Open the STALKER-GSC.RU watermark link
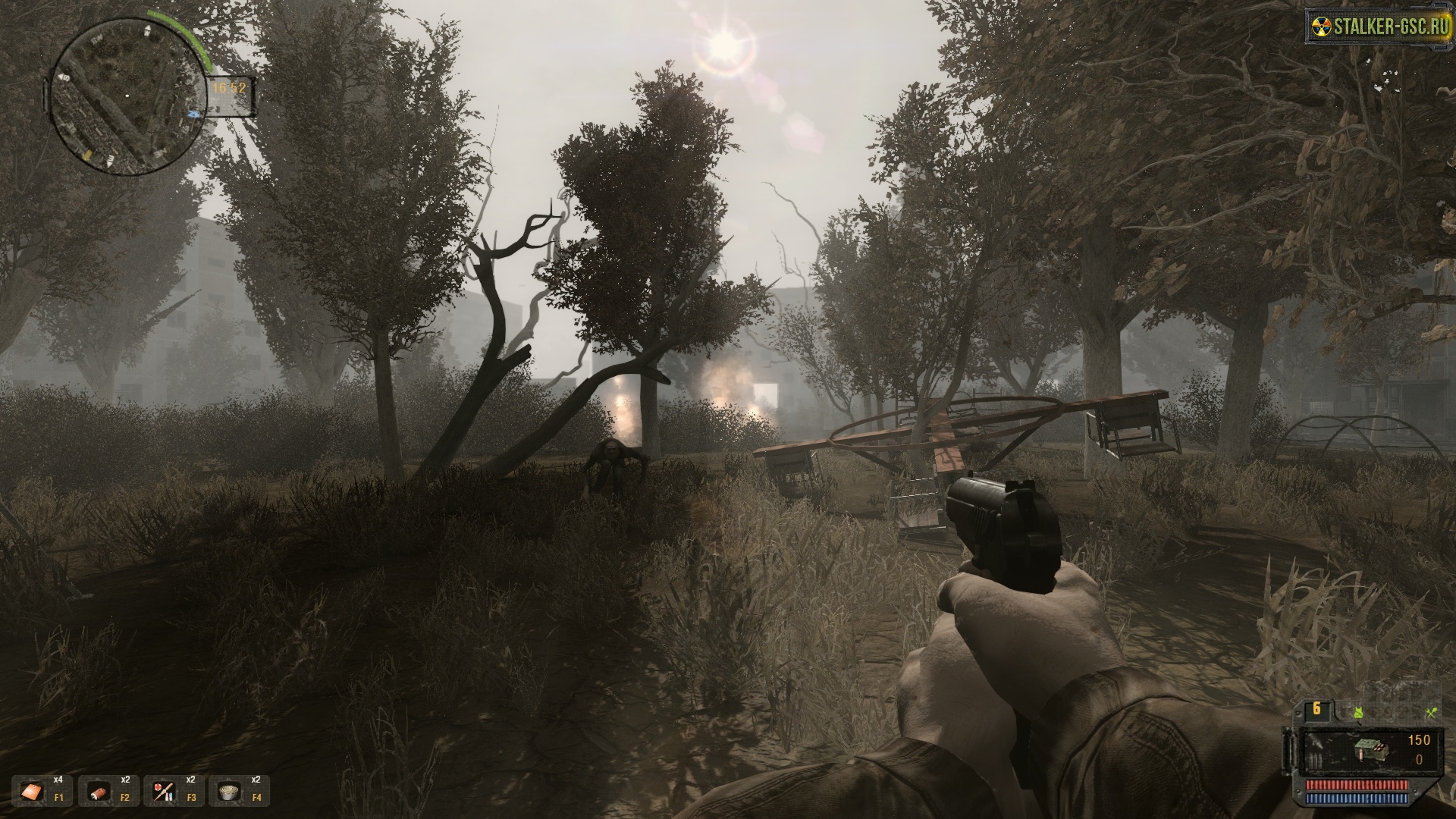This screenshot has height=819, width=1456. [1378, 28]
